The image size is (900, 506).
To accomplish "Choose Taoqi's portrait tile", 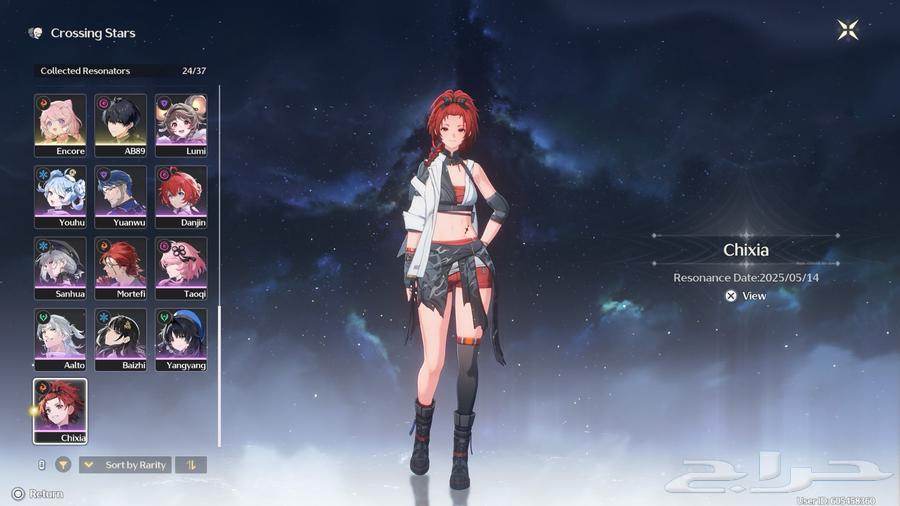I will 181,268.
